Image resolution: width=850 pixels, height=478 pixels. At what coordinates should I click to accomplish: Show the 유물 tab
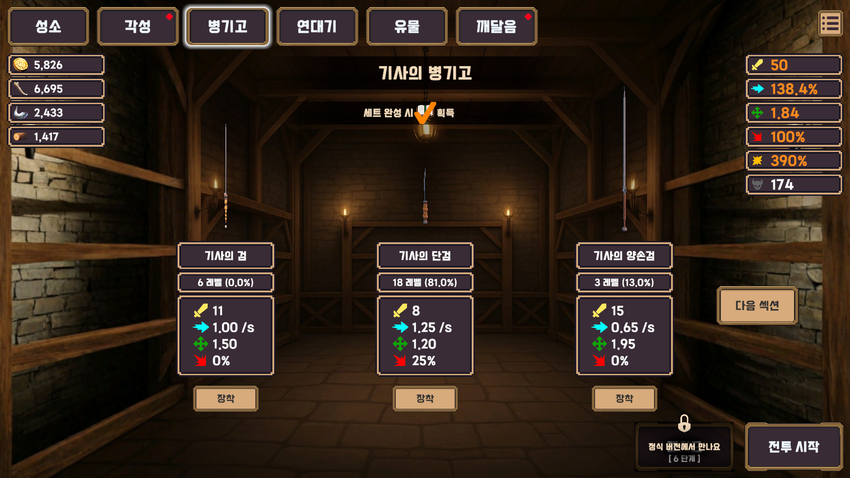coord(407,27)
